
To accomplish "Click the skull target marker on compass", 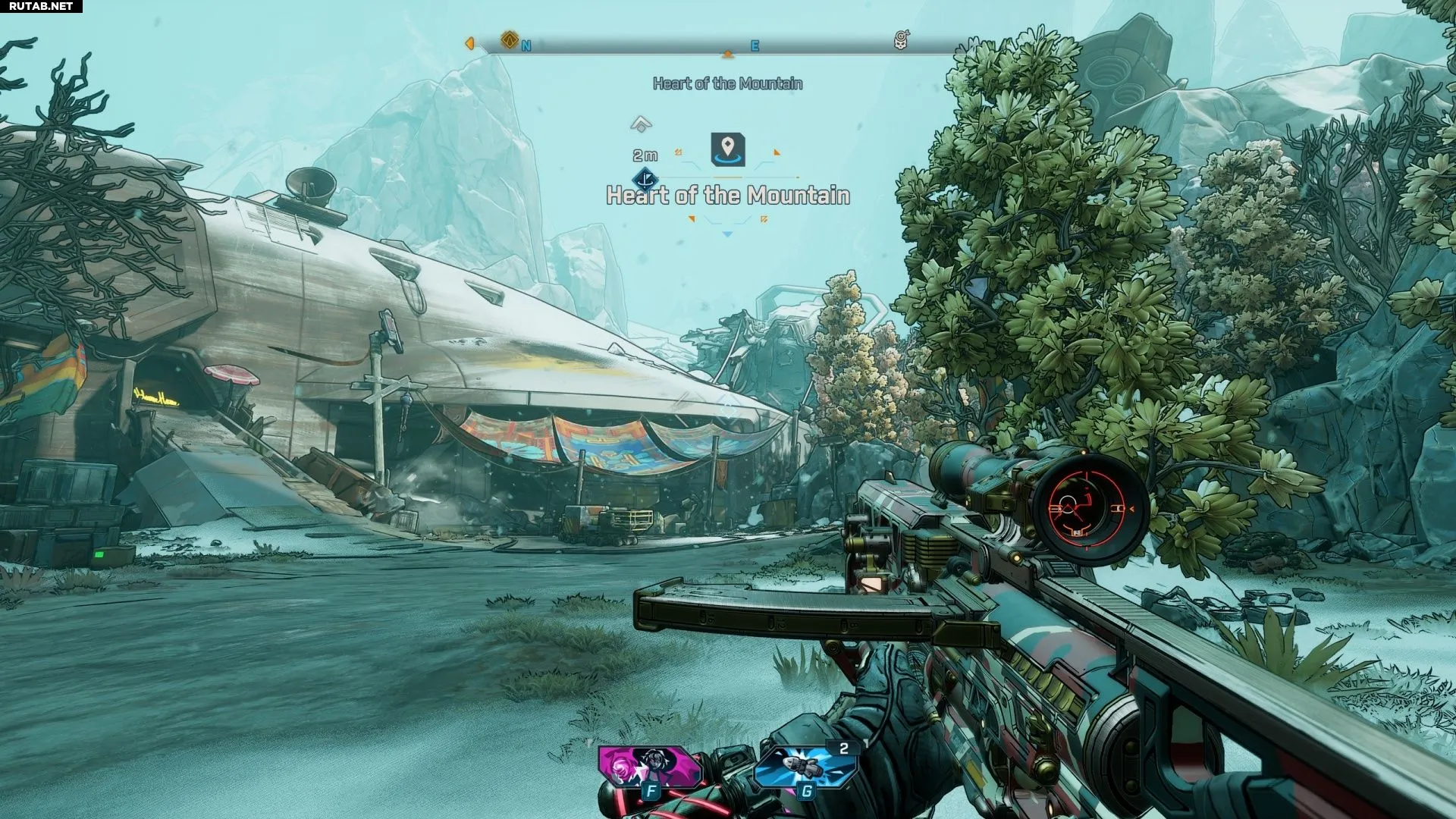I will [901, 40].
